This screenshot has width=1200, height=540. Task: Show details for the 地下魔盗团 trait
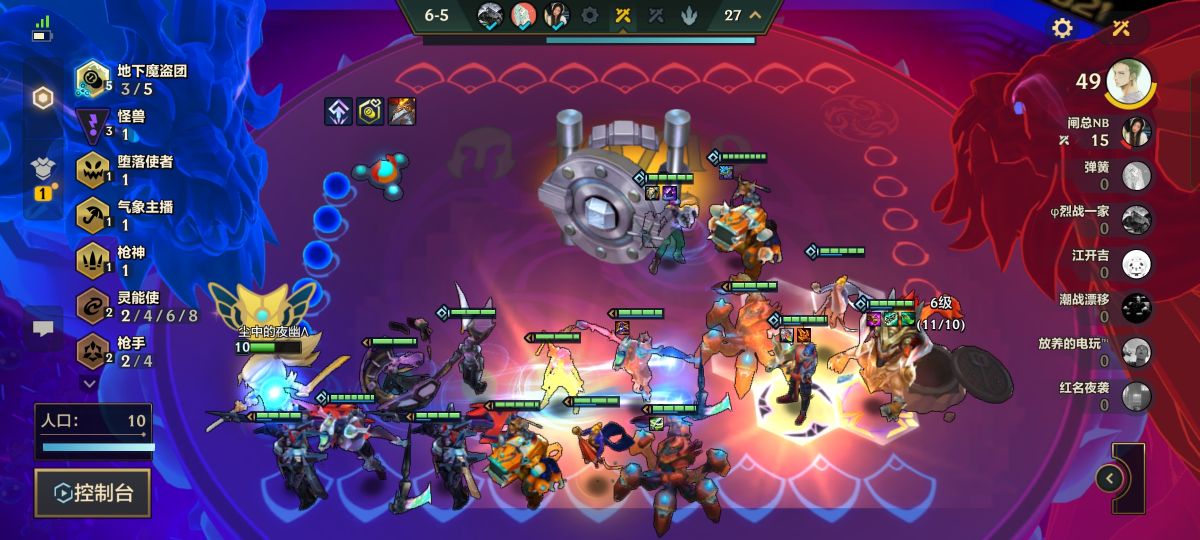pos(130,80)
